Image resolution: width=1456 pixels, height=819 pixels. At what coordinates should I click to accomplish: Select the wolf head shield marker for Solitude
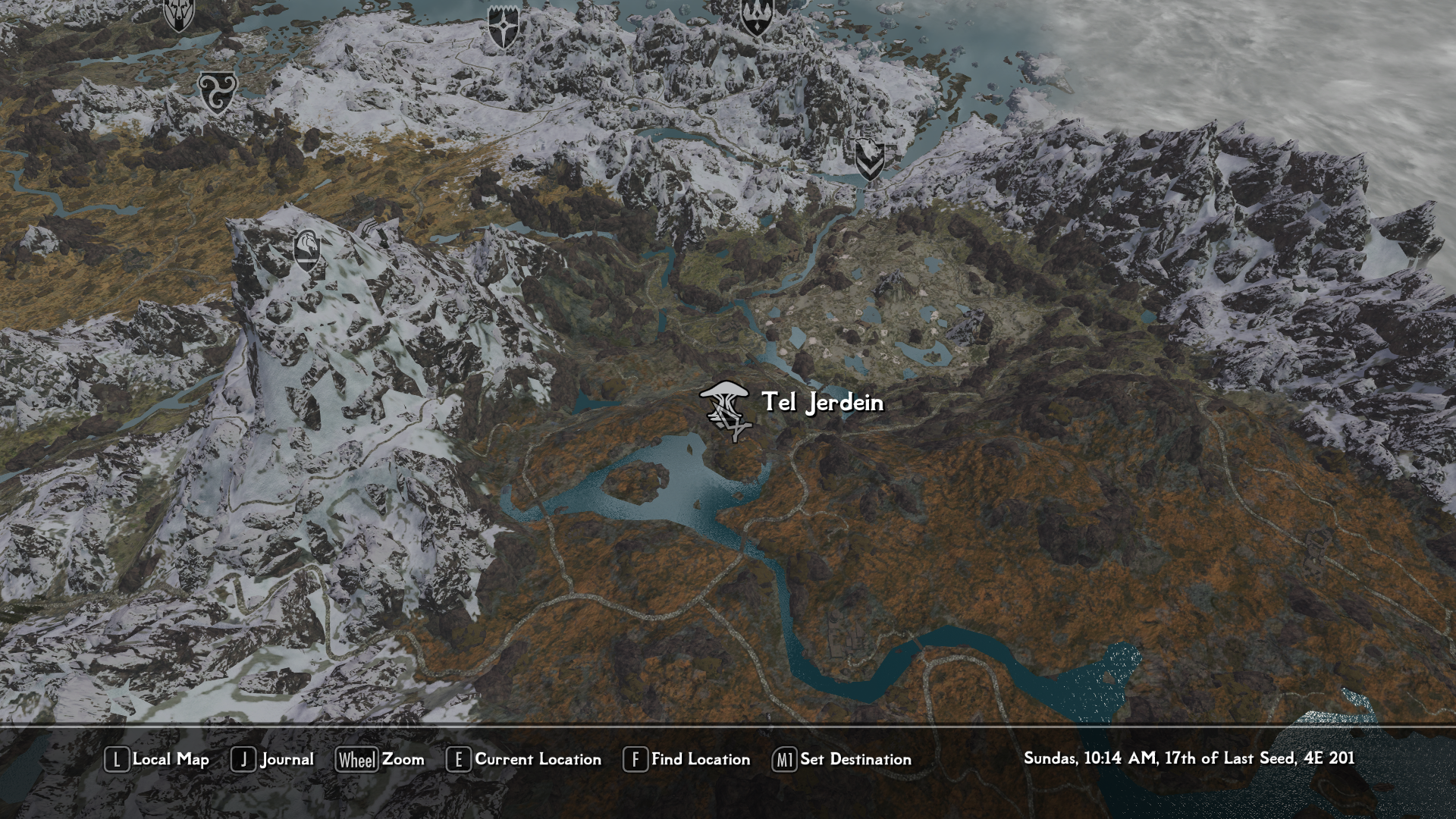pyautogui.click(x=179, y=14)
